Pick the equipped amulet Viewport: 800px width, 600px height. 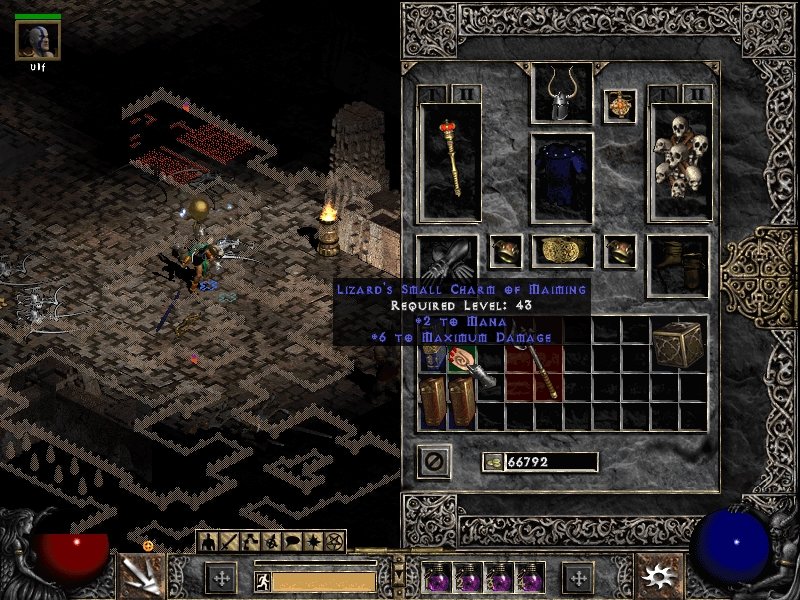(x=619, y=106)
